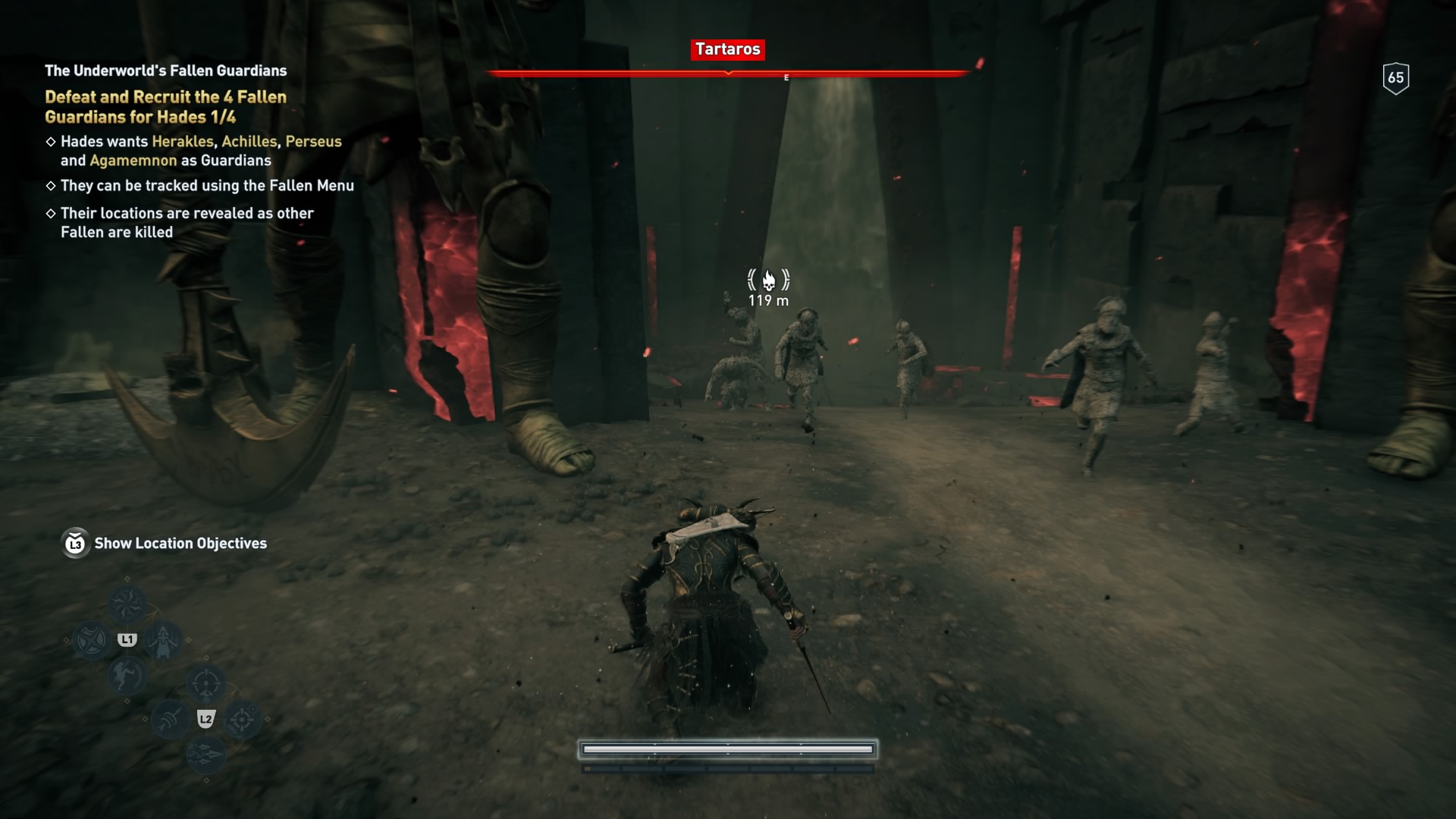
Task: Click the Achilles name link in objectives
Action: (250, 141)
